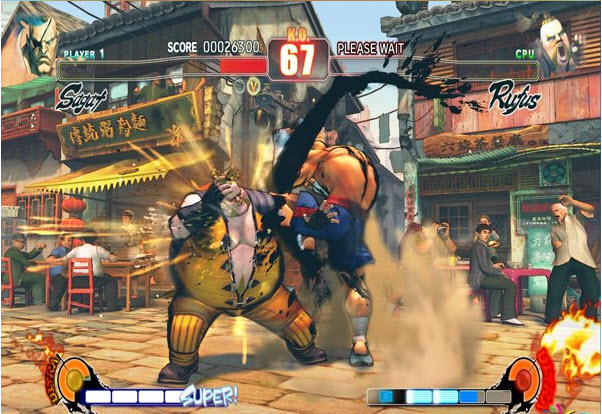
Task: Click Rufus's character portrait
Action: click(558, 42)
